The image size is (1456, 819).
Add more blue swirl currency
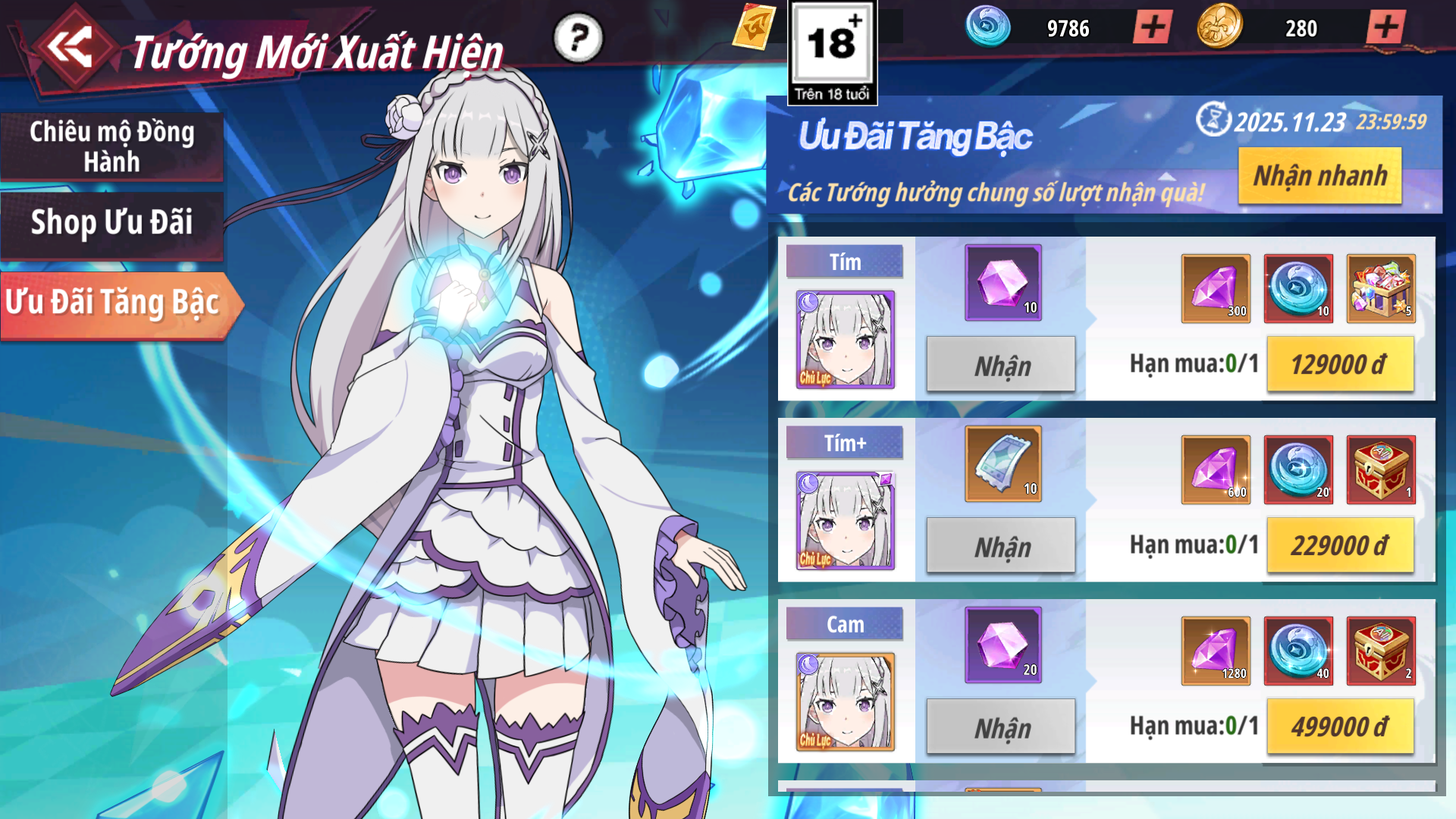tap(1153, 28)
